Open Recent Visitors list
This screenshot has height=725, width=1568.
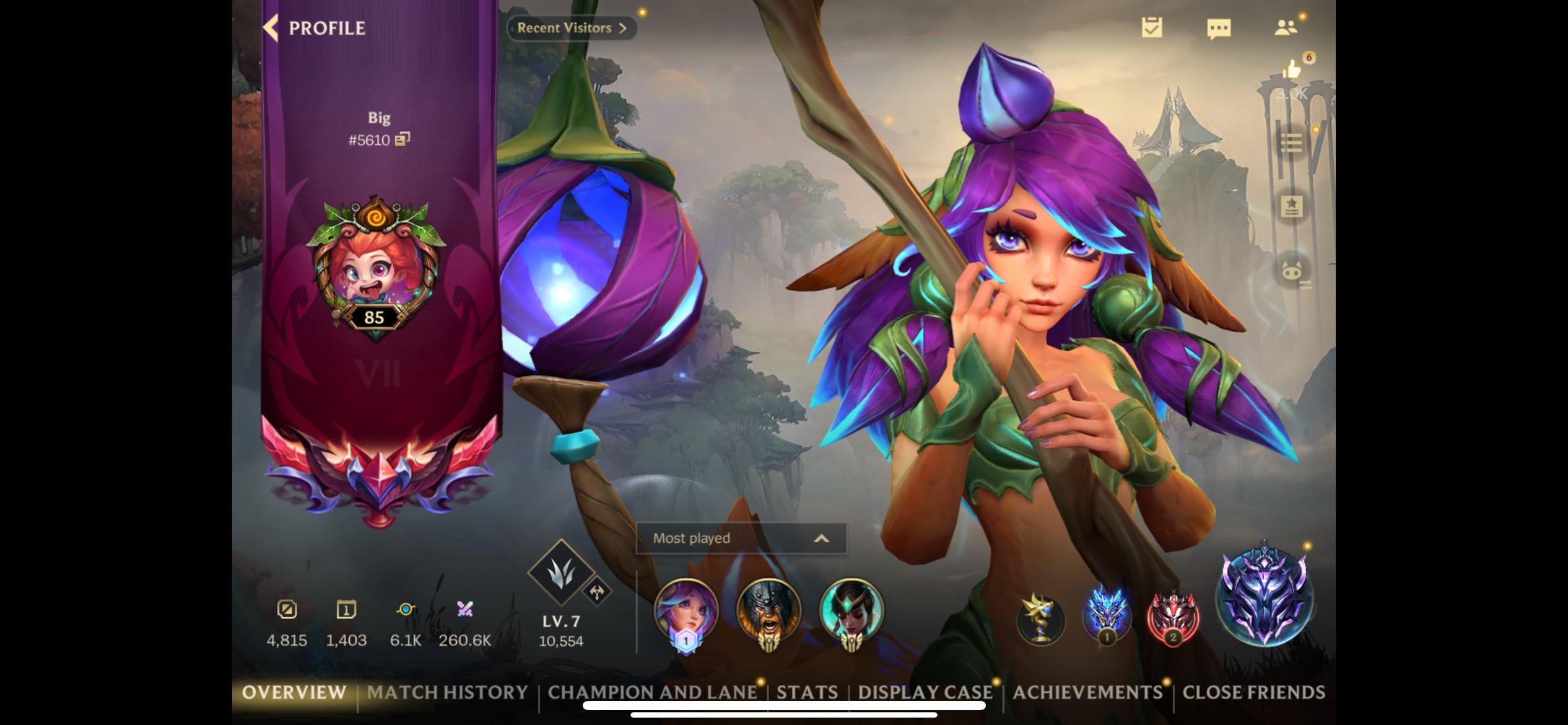click(571, 28)
